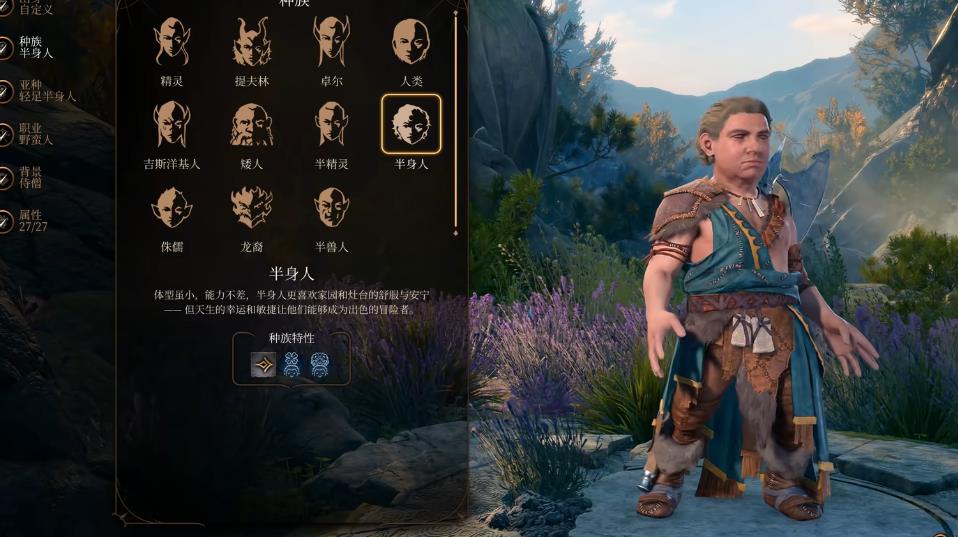This screenshot has height=537, width=958.
Task: Select the 精灵 (Elf) race
Action: click(172, 43)
